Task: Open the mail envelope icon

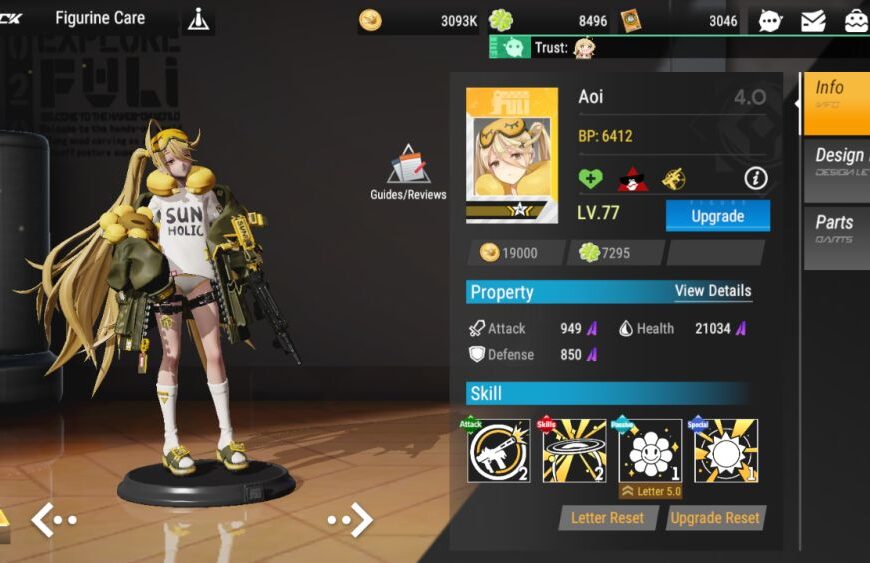Action: (813, 20)
